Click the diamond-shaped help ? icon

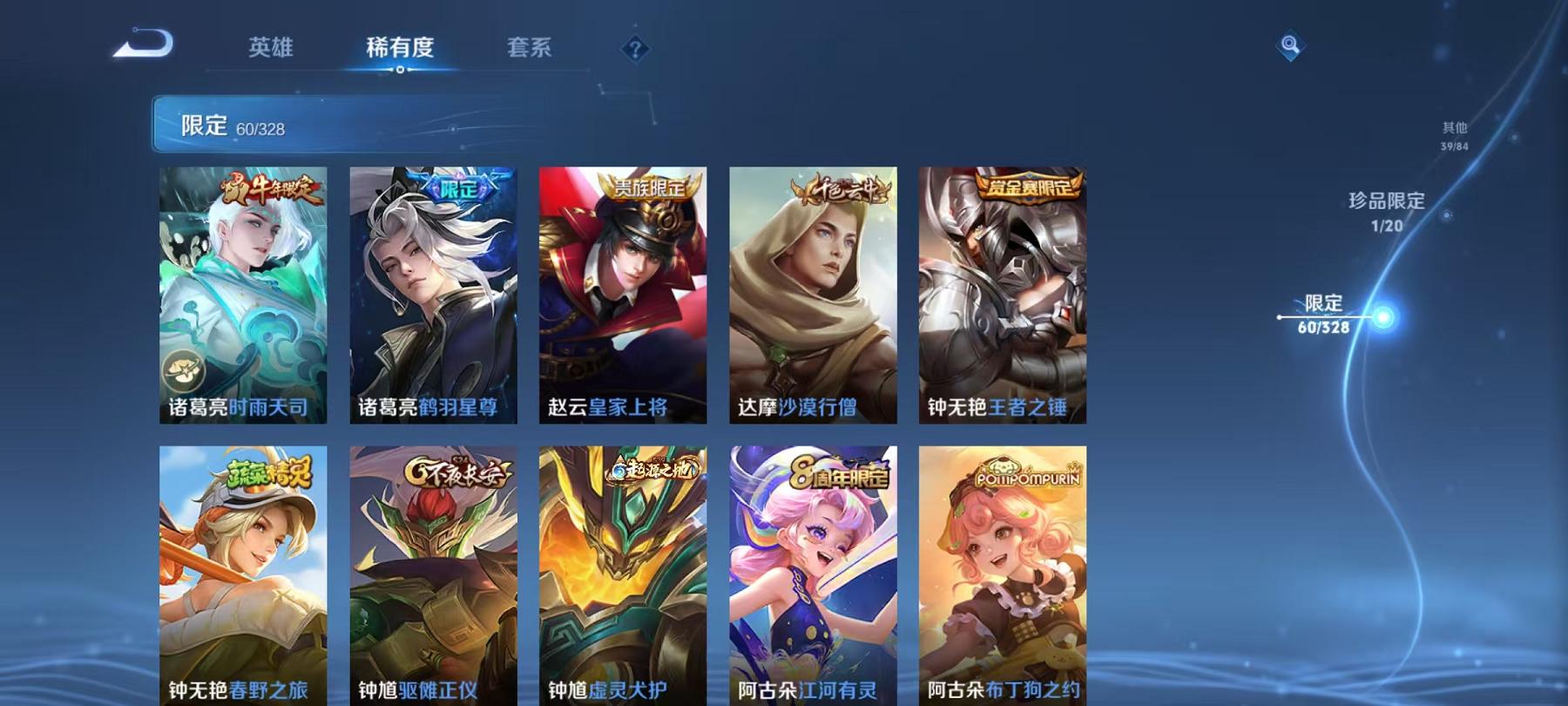pos(635,49)
